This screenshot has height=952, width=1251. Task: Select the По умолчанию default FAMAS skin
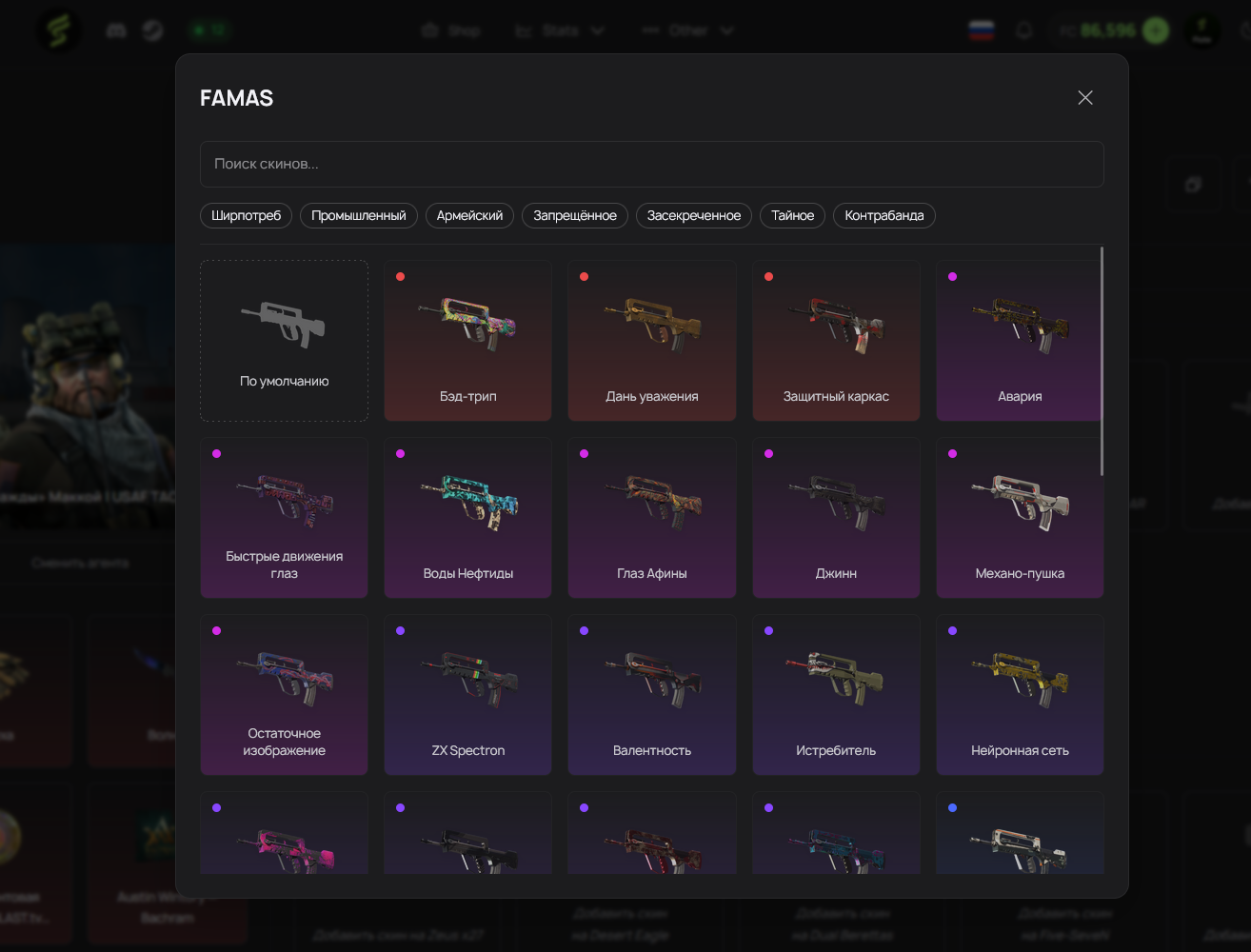(x=284, y=340)
